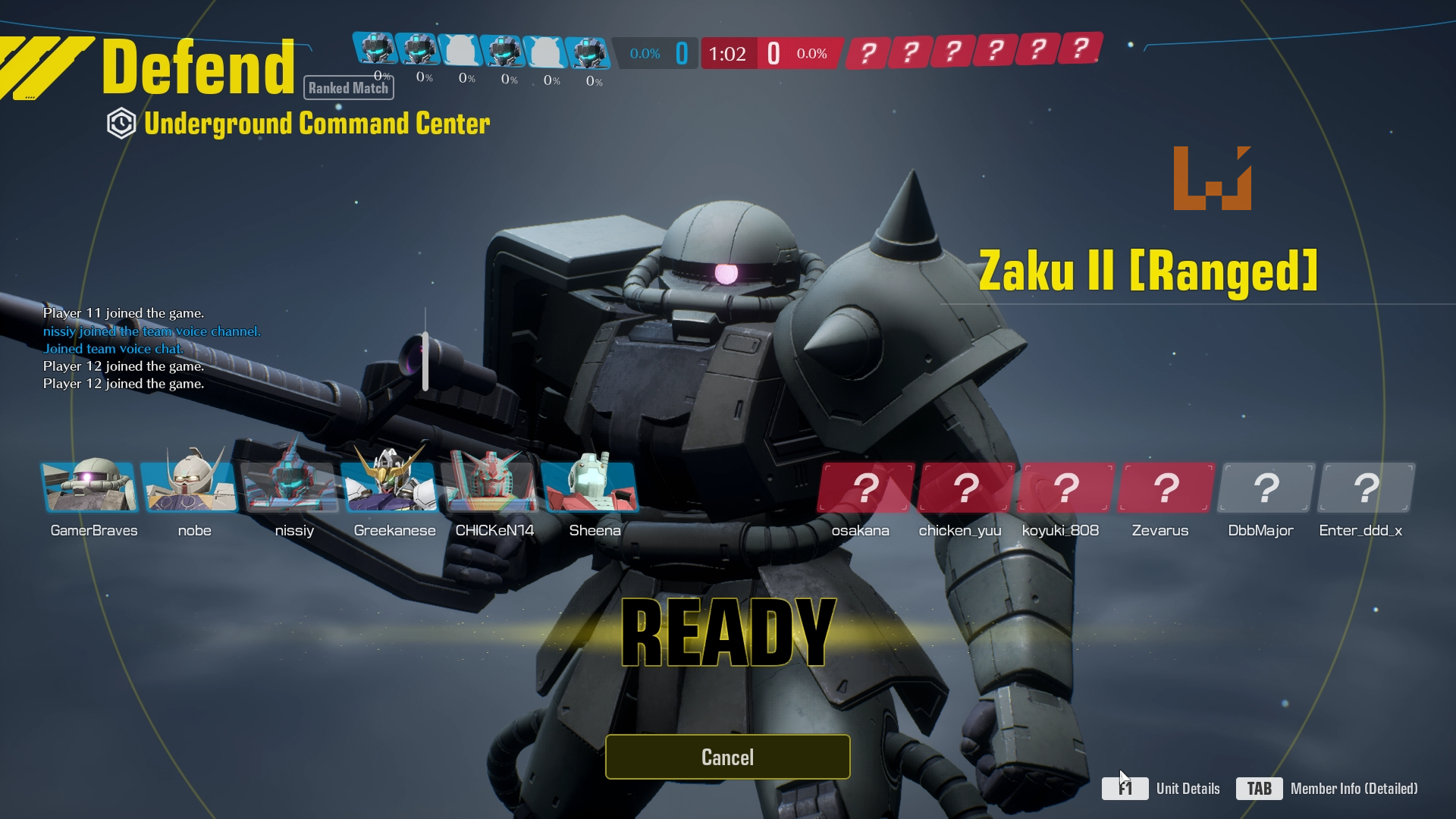Viewport: 1456px width, 819px height.
Task: Click chicken_yuu's hidden unit card
Action: tap(966, 488)
